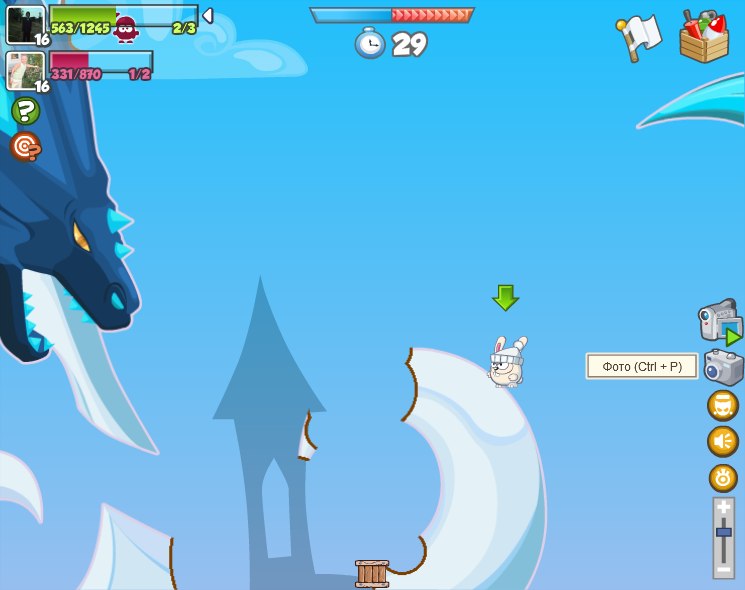Select the second player's avatar portrait
This screenshot has width=745, height=590.
coord(25,70)
